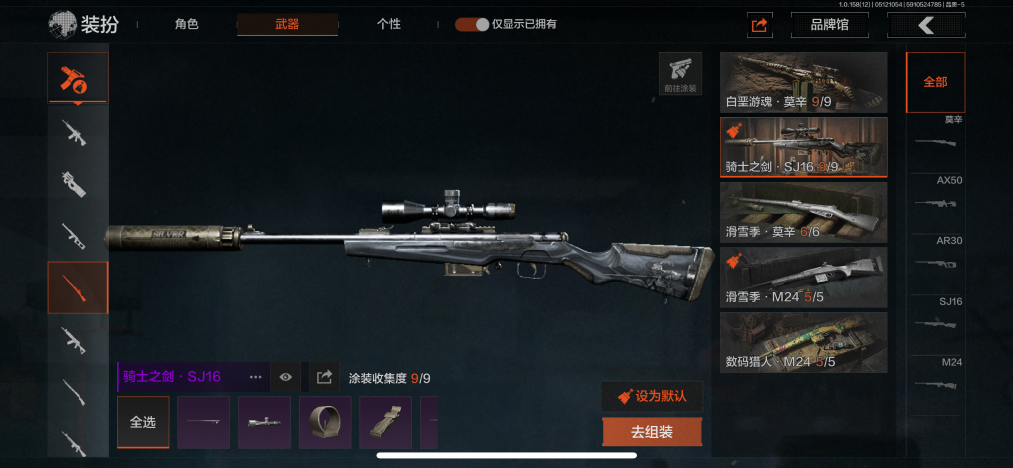The image size is (1013, 468).
Task: Toggle the eye preview icon
Action: [x=286, y=377]
